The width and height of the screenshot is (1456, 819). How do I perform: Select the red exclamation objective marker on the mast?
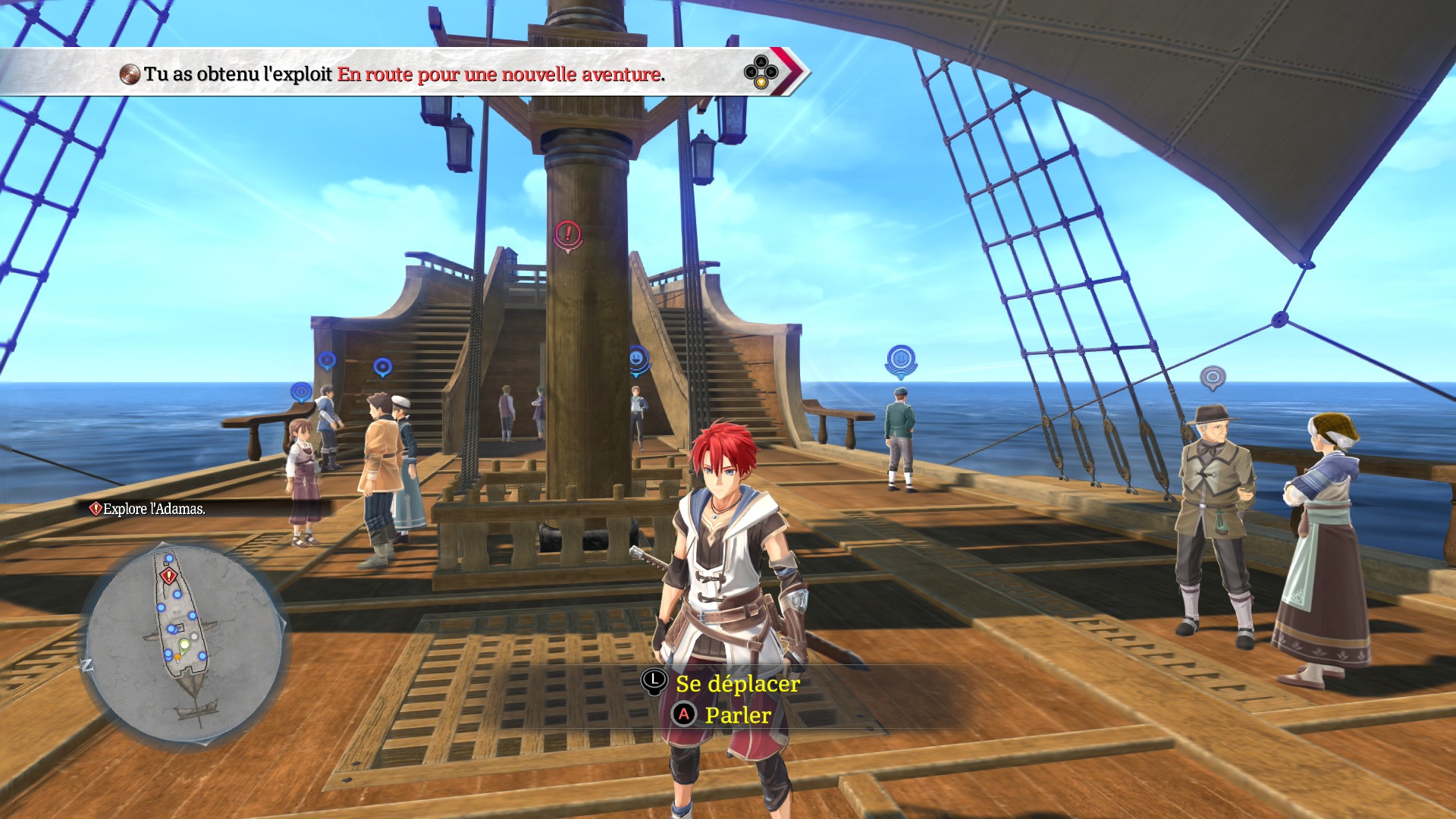click(x=567, y=234)
